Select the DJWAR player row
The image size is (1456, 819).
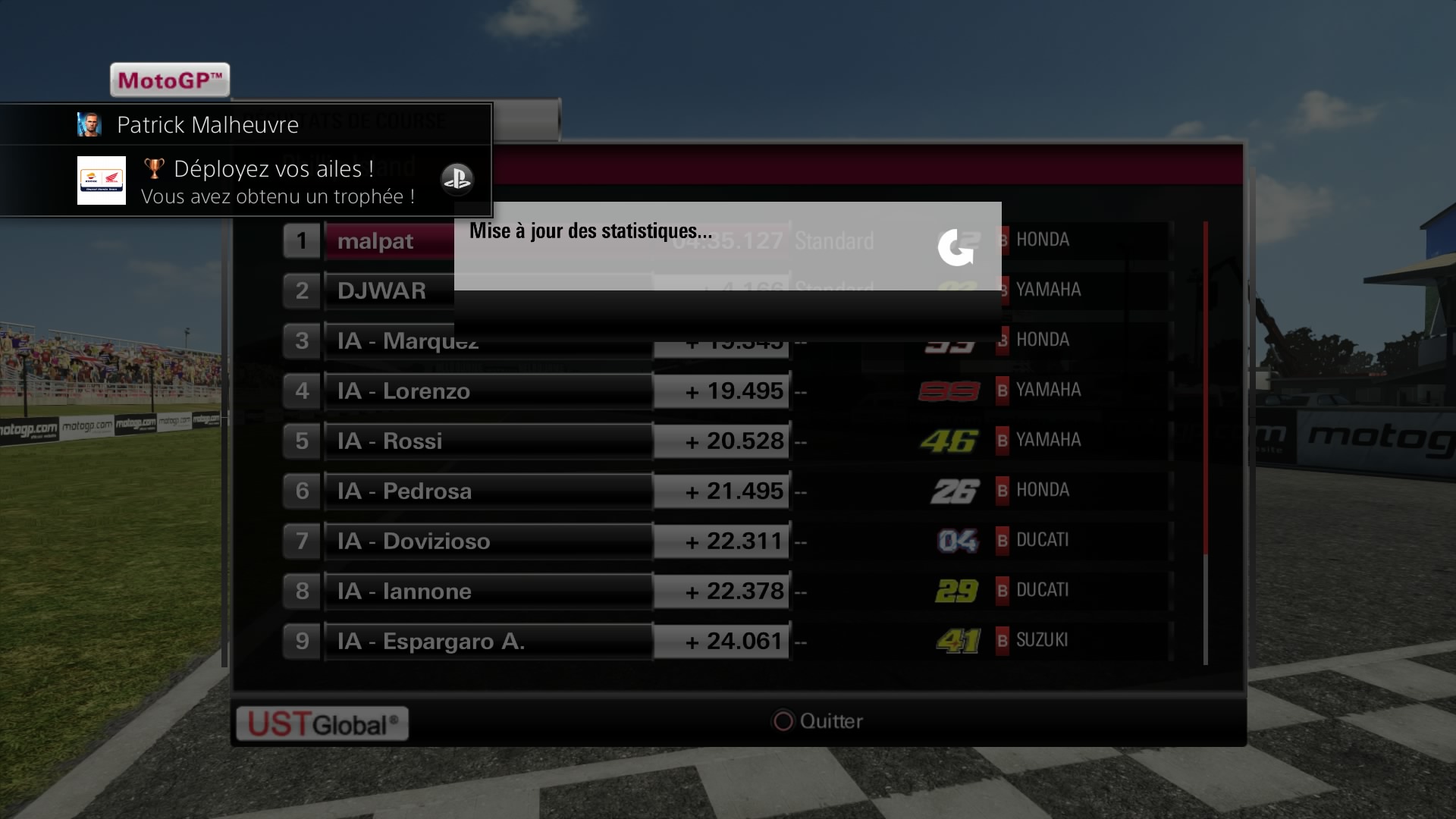coord(381,290)
